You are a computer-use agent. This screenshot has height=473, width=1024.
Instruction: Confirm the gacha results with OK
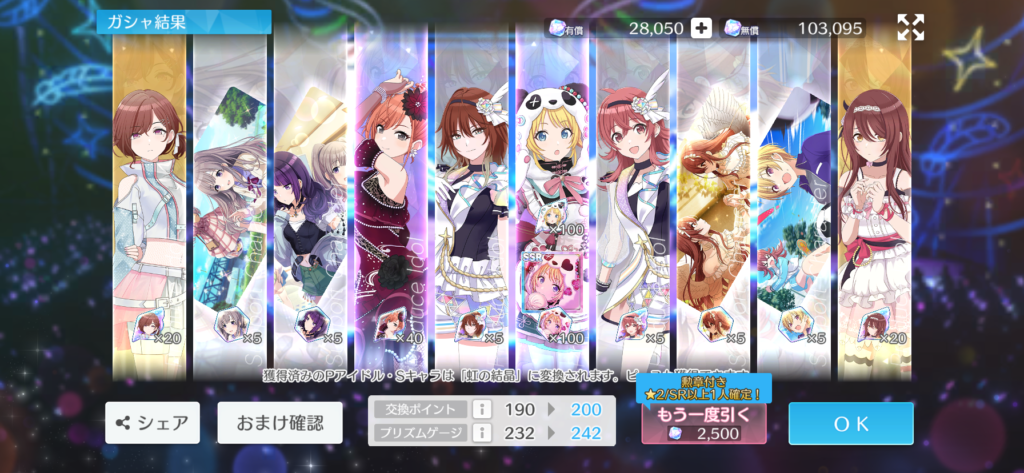[x=850, y=423]
